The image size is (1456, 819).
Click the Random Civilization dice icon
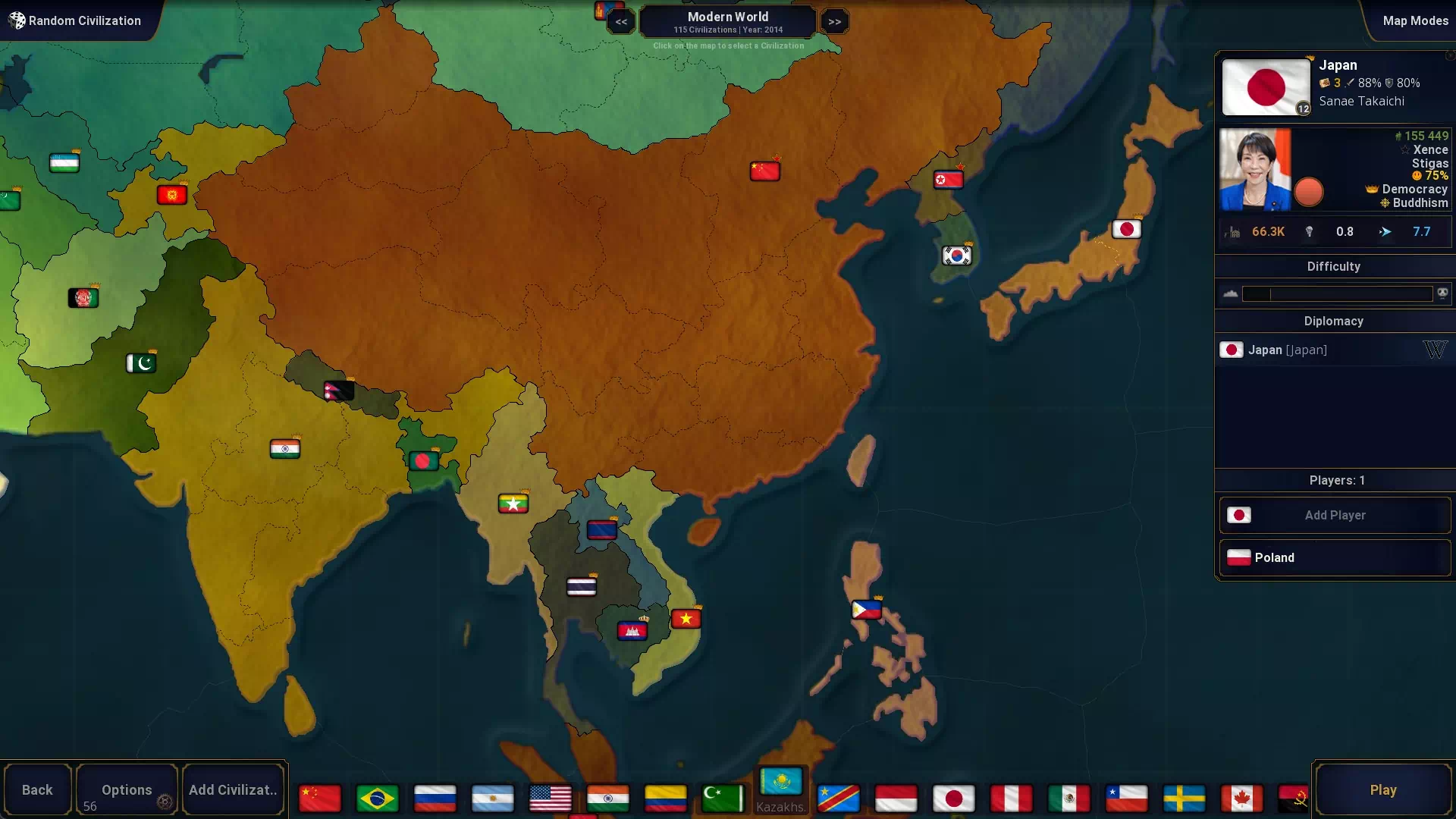tap(17, 20)
